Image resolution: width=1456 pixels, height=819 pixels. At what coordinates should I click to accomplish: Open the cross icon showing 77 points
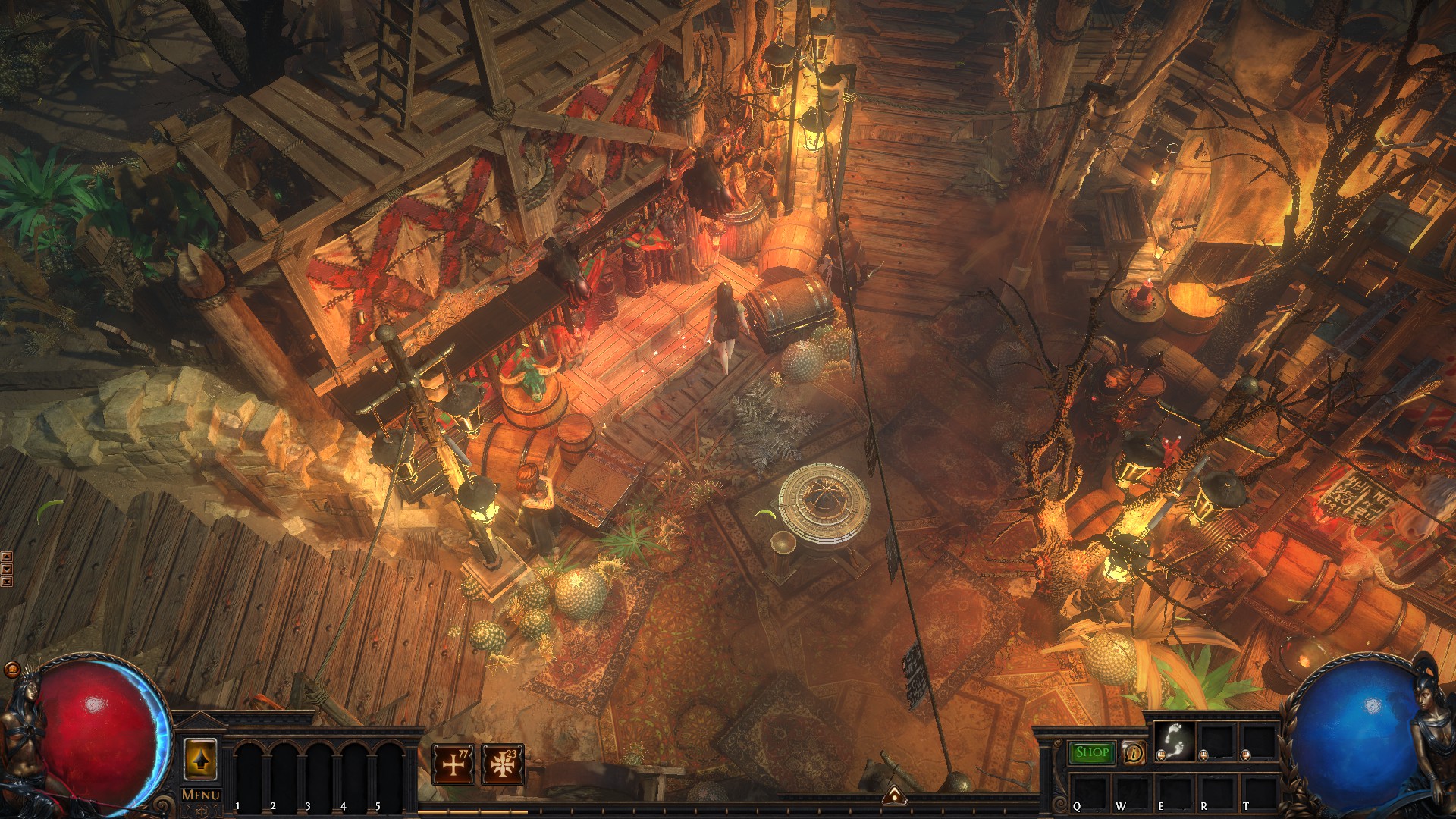453,764
